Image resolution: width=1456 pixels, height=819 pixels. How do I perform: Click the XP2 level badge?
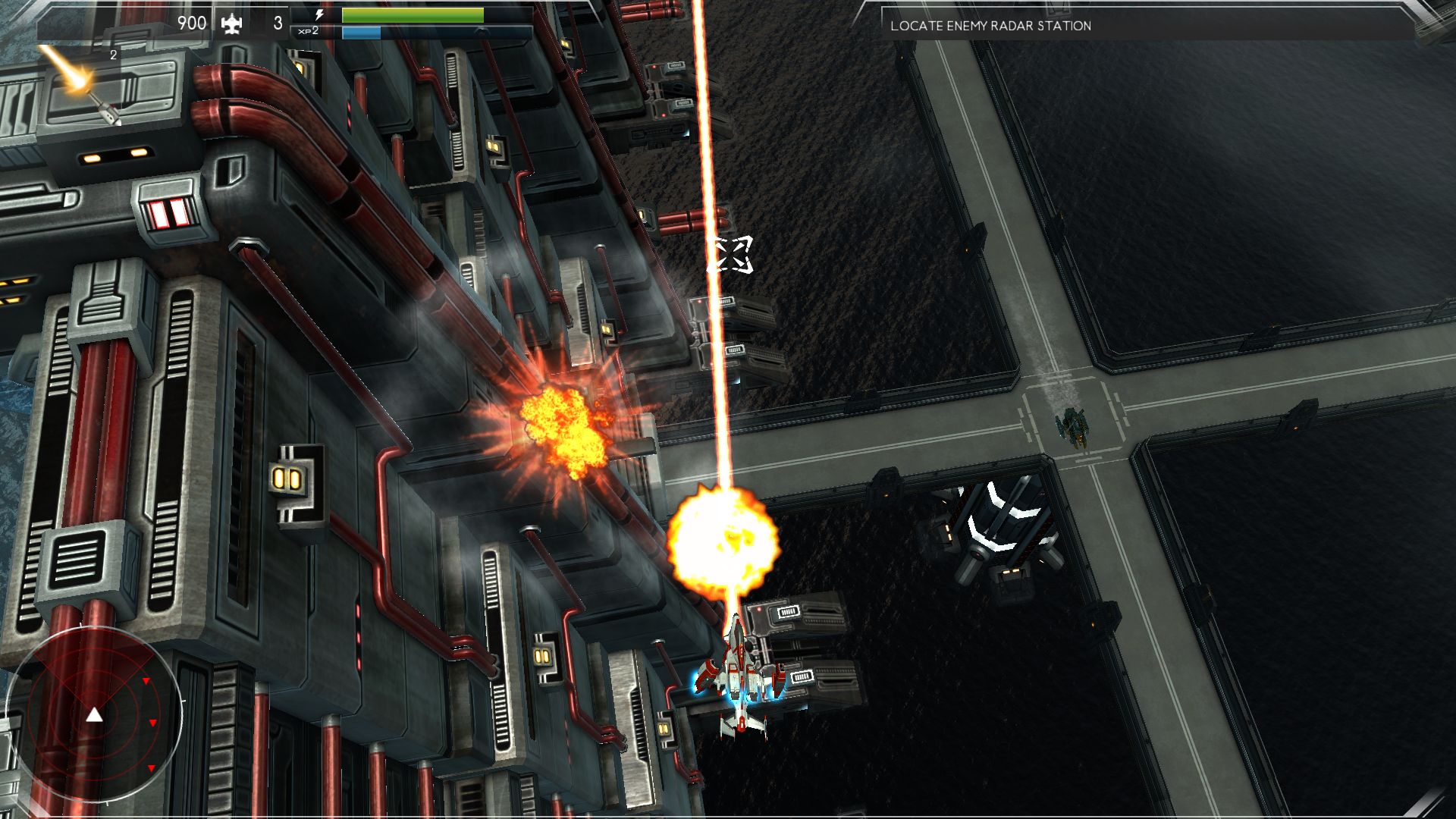click(x=309, y=32)
